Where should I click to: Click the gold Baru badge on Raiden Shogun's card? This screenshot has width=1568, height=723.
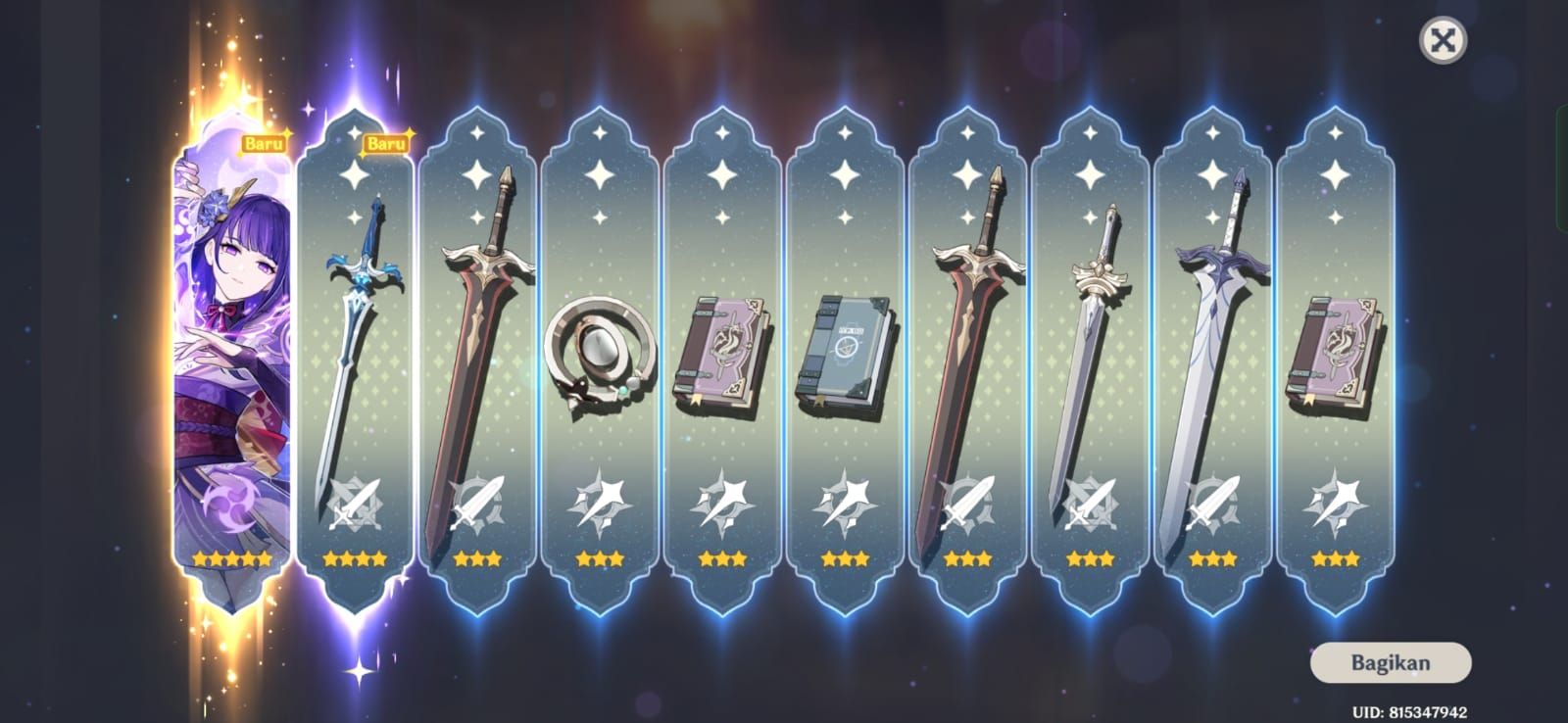[x=265, y=144]
